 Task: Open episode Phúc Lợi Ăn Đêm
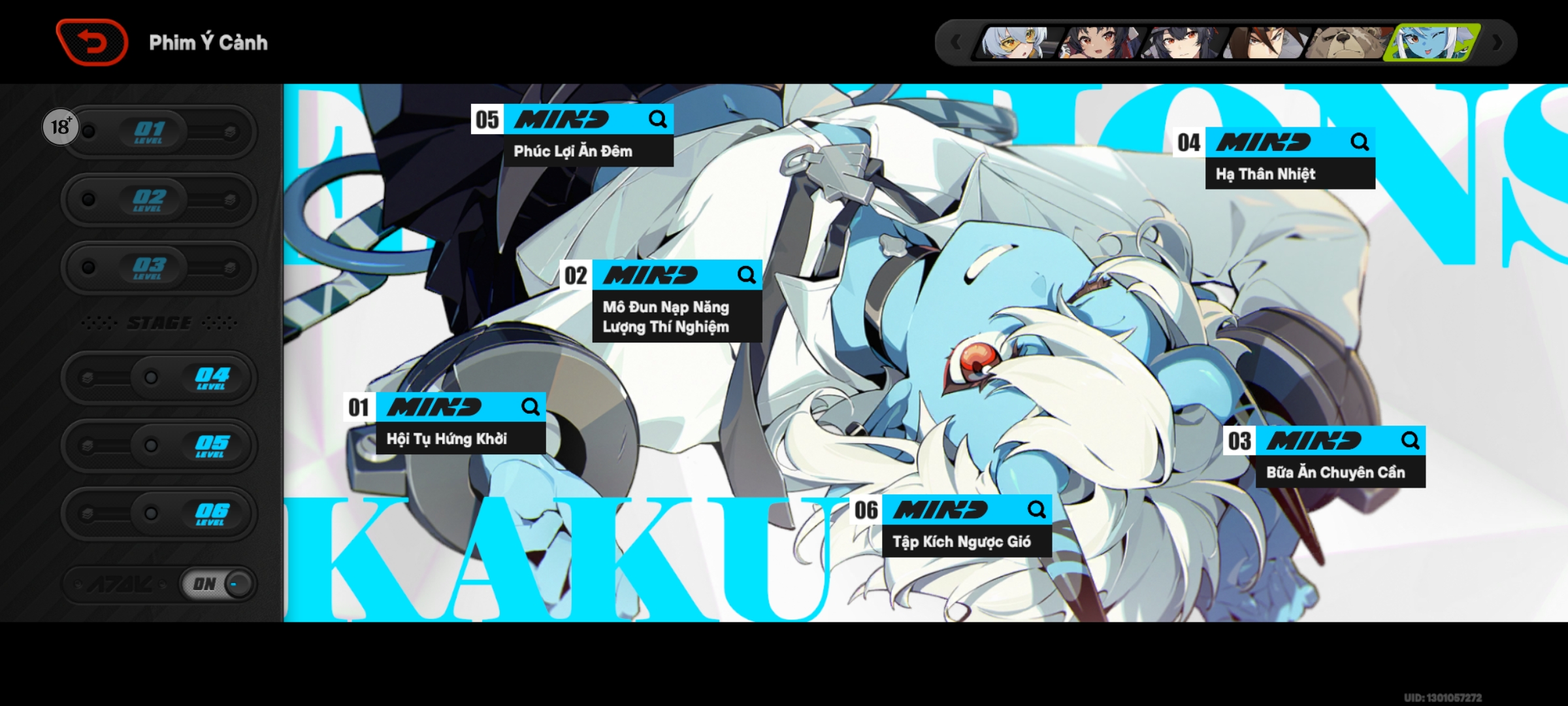572,150
